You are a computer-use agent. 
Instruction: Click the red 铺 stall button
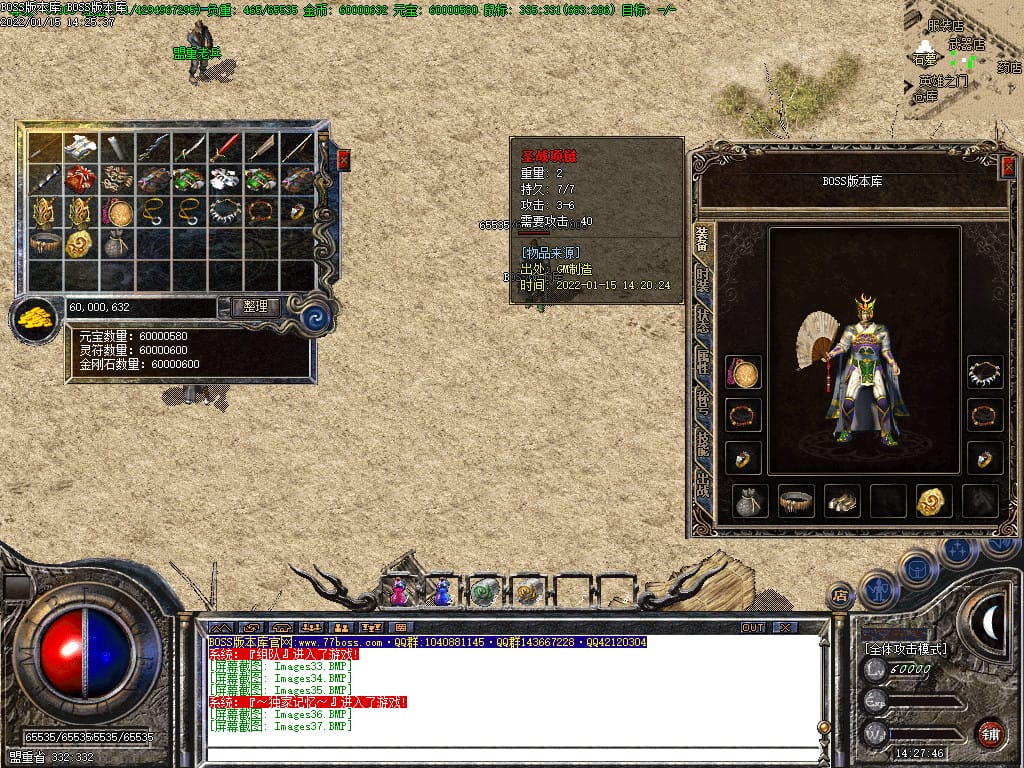point(991,733)
